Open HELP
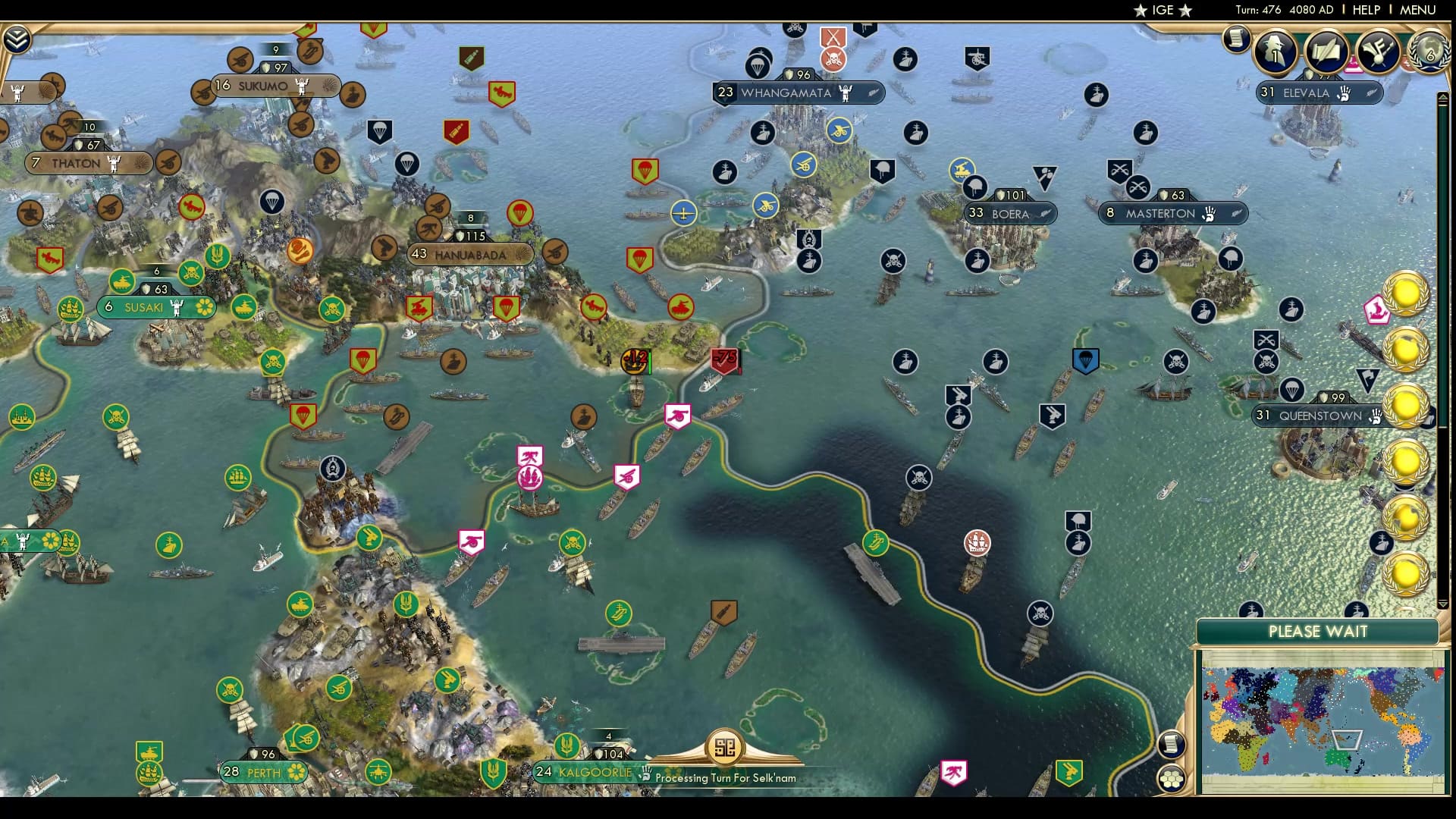Image resolution: width=1456 pixels, height=819 pixels. pos(1366,10)
